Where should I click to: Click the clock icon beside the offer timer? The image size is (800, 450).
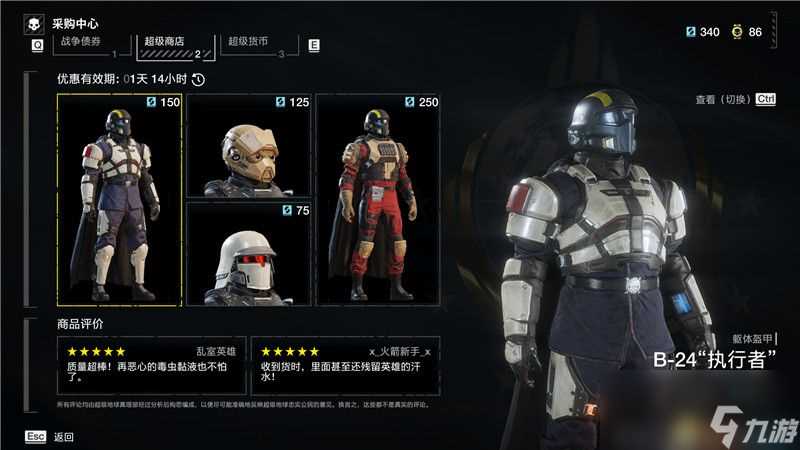pyautogui.click(x=198, y=80)
